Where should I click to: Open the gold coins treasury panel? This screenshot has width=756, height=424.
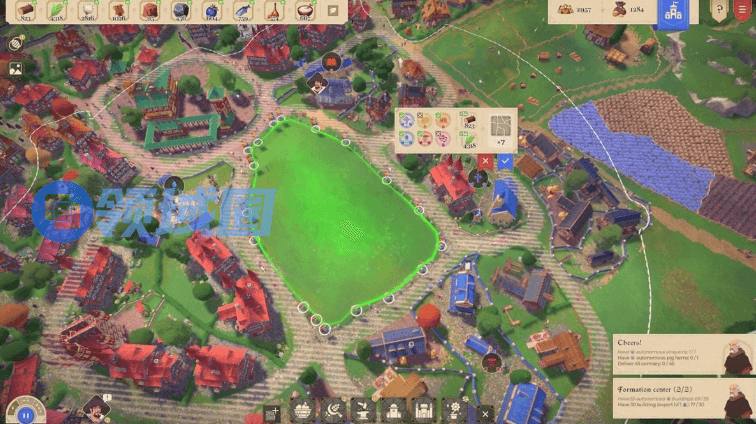[x=582, y=10]
